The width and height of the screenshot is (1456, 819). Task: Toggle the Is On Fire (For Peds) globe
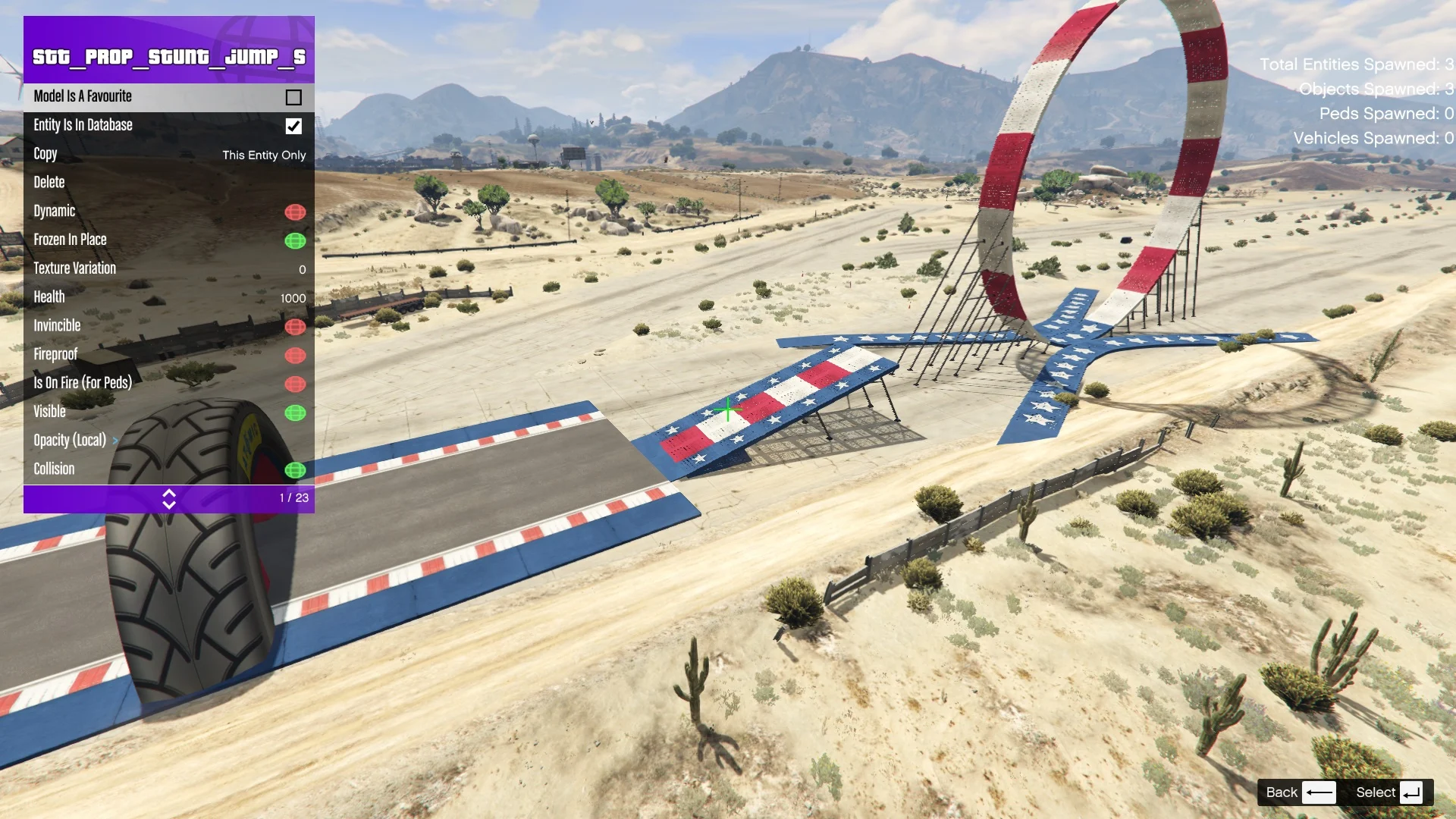tap(296, 384)
